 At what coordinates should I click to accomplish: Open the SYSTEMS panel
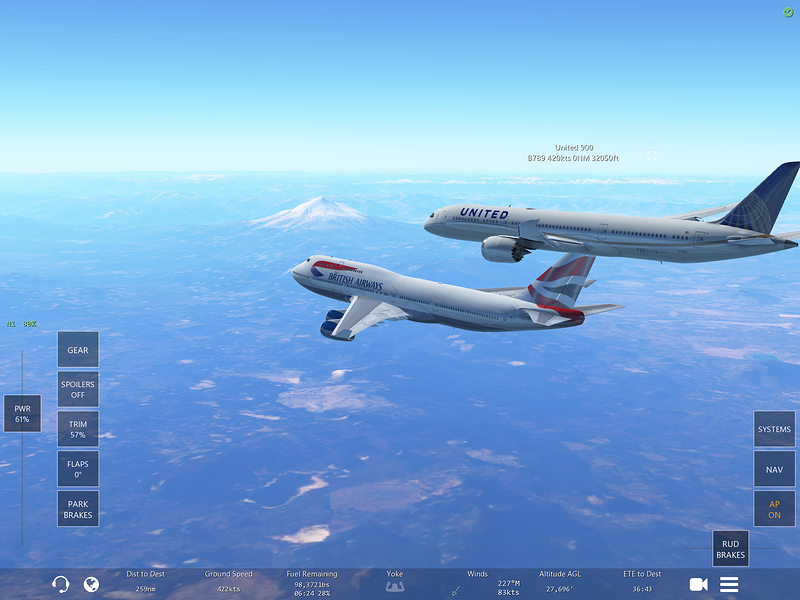(x=774, y=429)
